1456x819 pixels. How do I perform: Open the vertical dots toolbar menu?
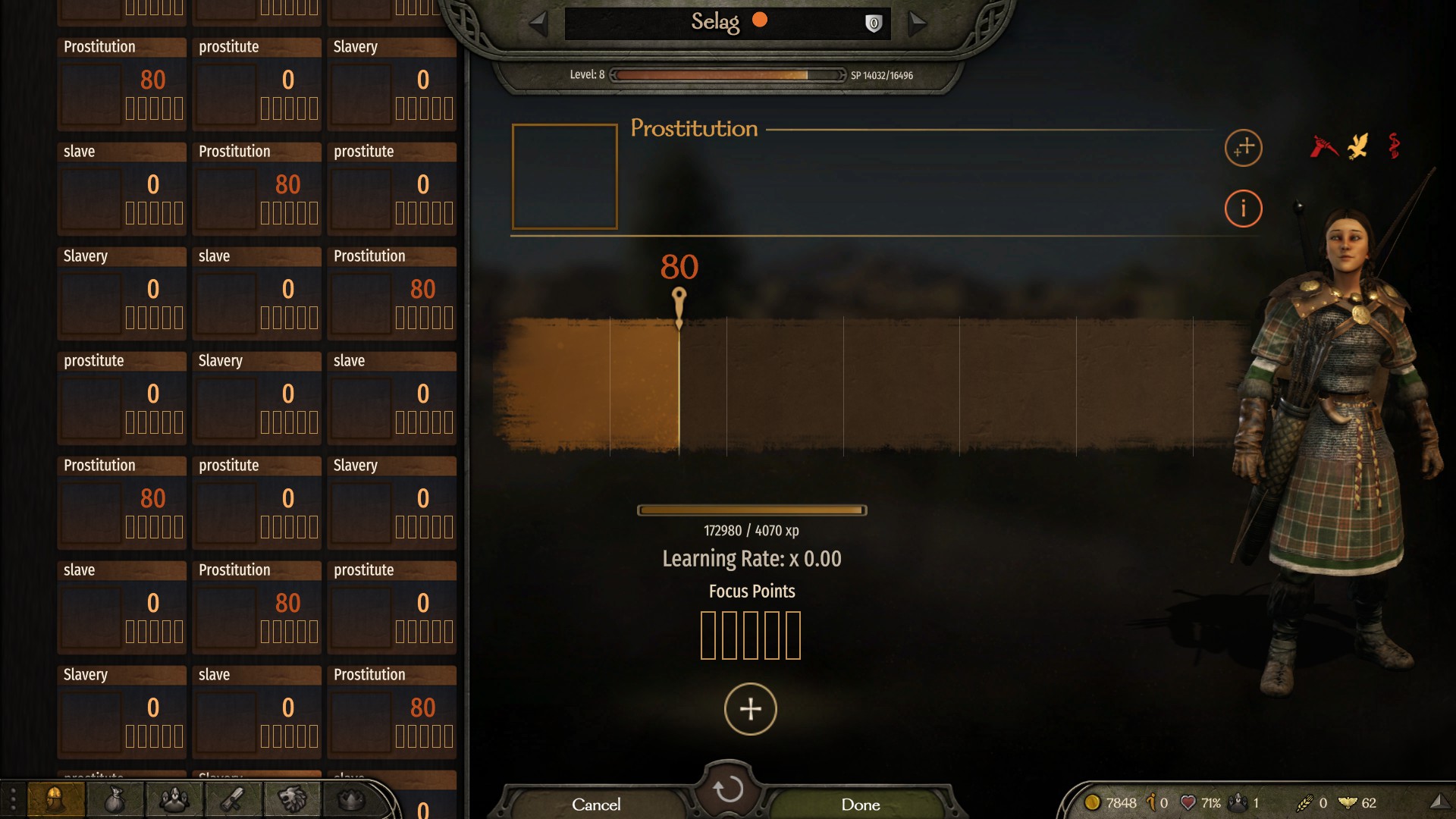pos(11,799)
